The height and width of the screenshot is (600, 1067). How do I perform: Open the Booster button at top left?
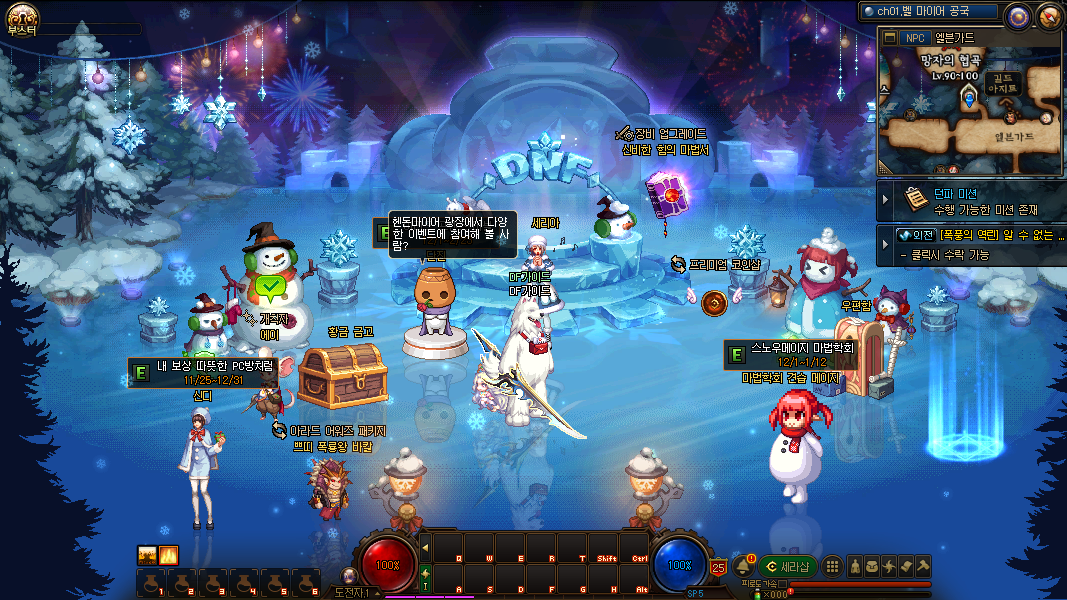[x=21, y=18]
